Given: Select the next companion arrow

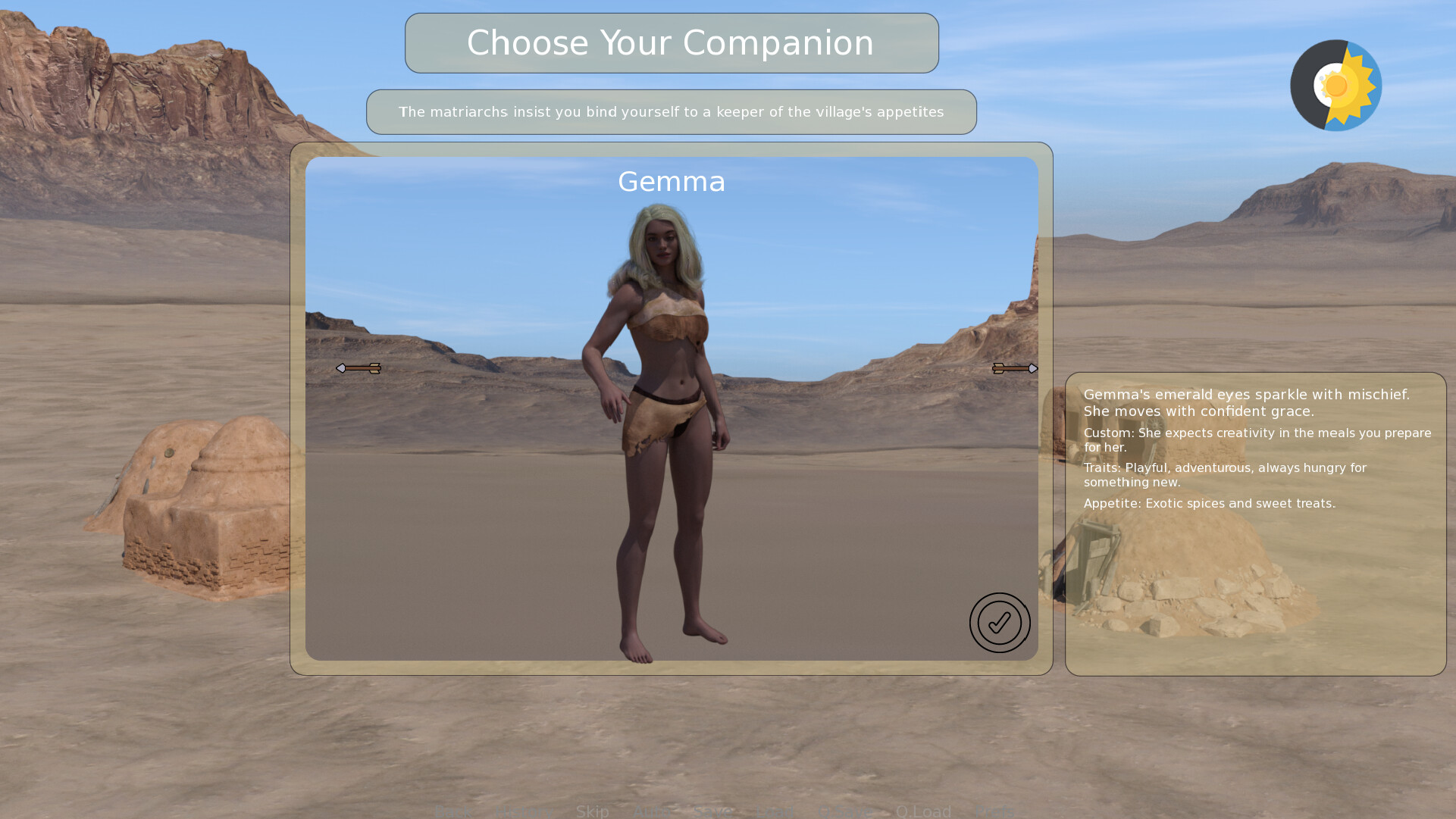Looking at the screenshot, I should [x=1015, y=368].
